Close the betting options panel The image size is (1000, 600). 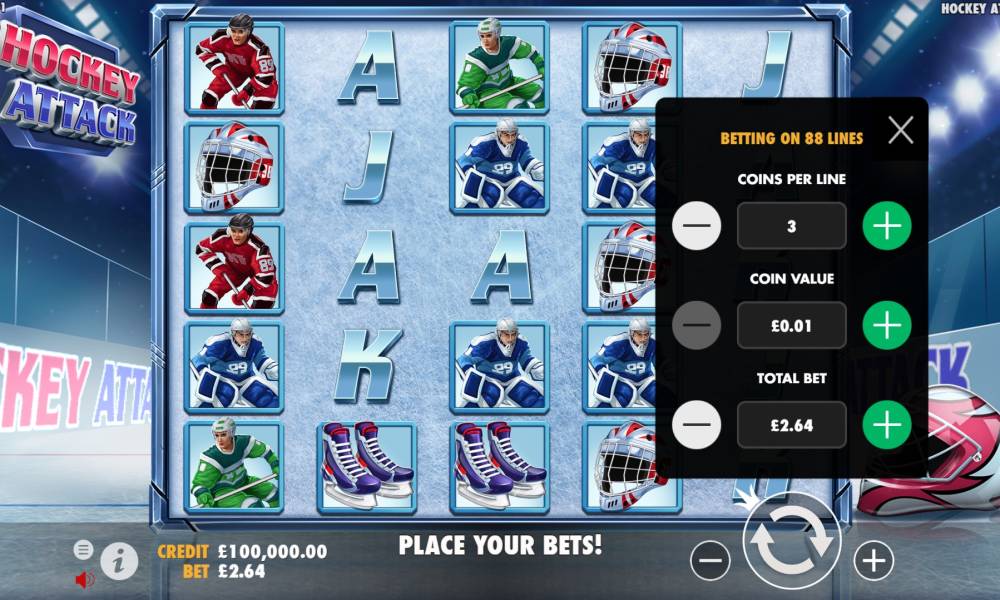pos(900,130)
